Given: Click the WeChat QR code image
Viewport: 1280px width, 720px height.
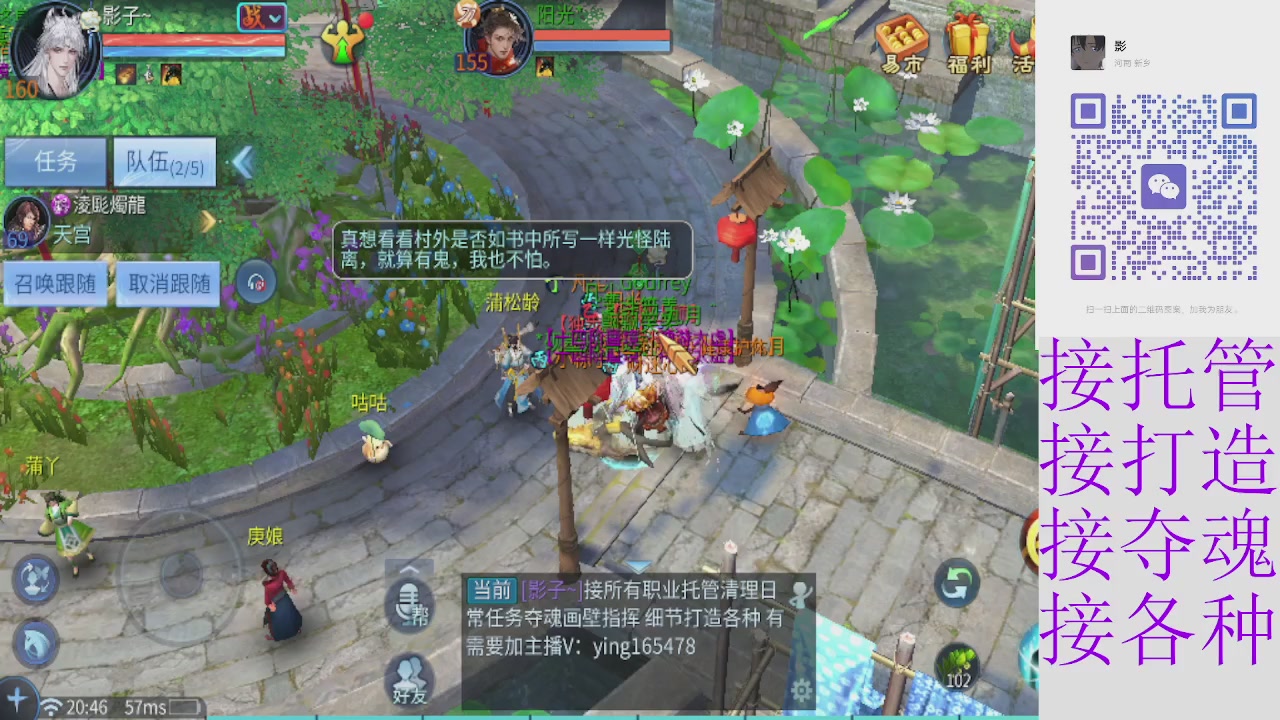Looking at the screenshot, I should [x=1165, y=185].
